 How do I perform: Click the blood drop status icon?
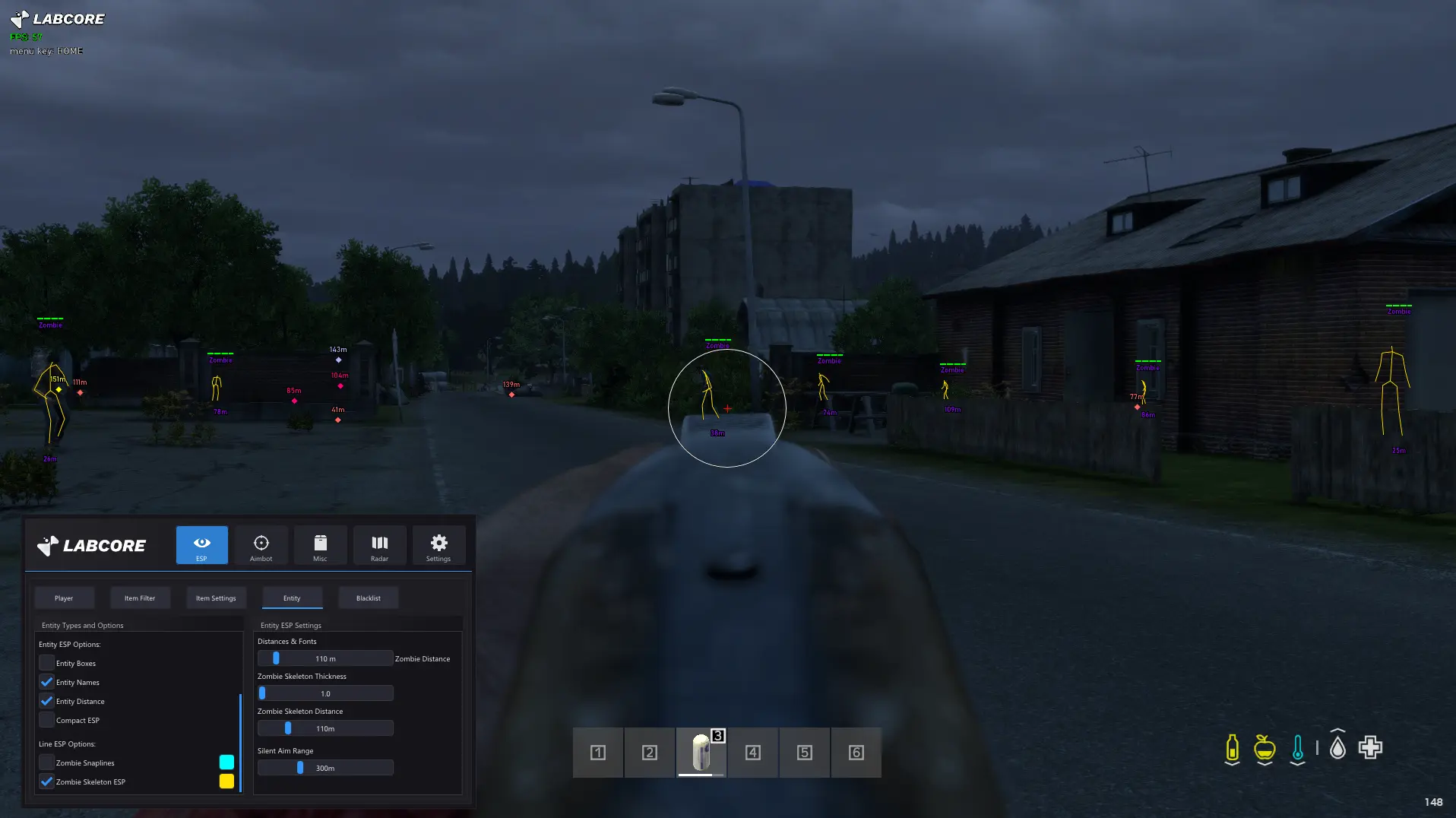pyautogui.click(x=1336, y=747)
